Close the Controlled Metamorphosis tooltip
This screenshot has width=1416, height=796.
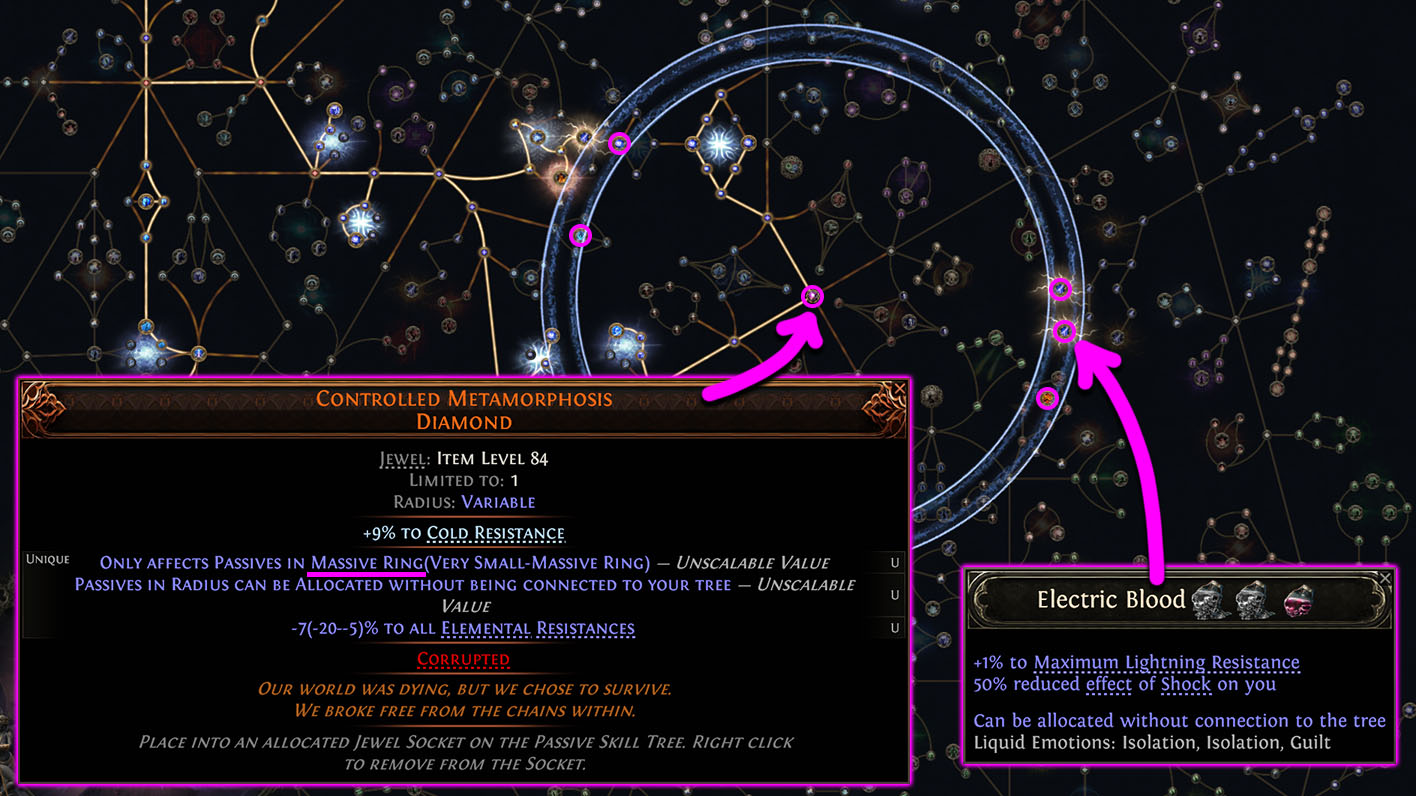coord(899,388)
